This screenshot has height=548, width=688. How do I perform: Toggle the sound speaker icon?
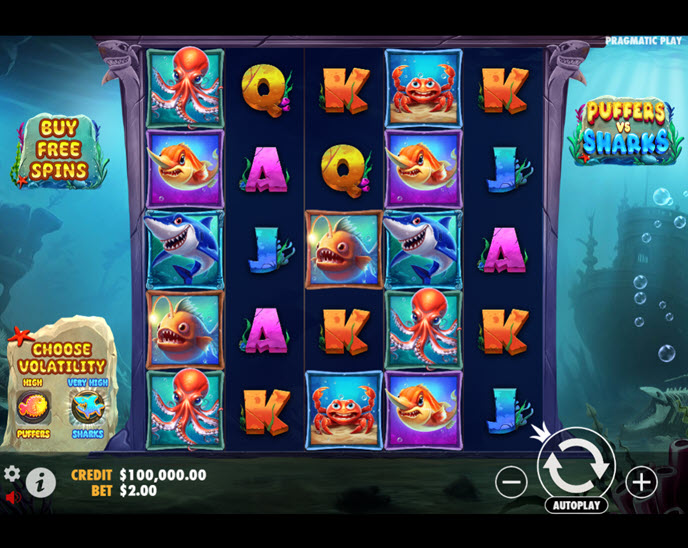pos(12,497)
